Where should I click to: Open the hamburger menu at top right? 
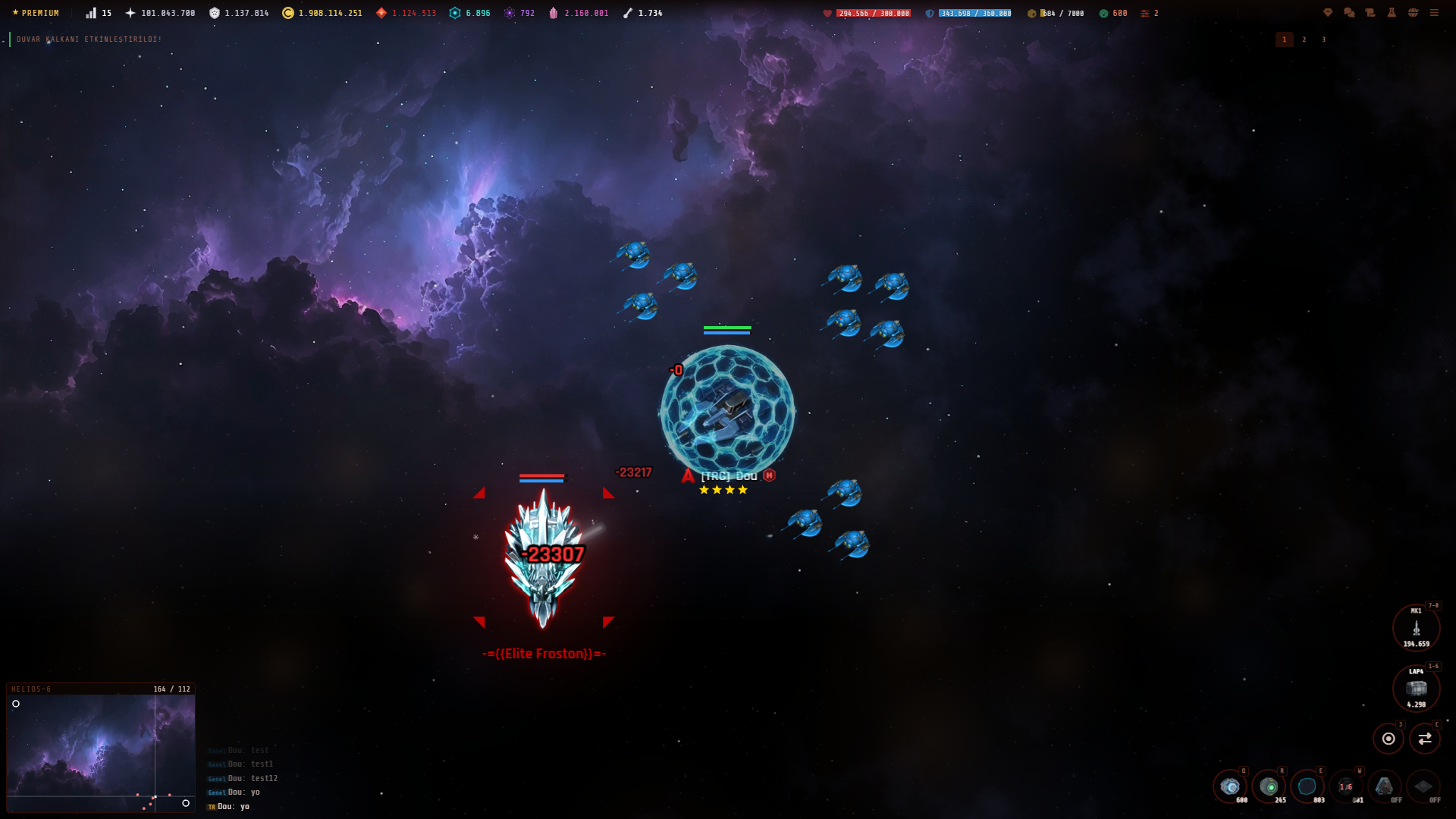point(1435,12)
